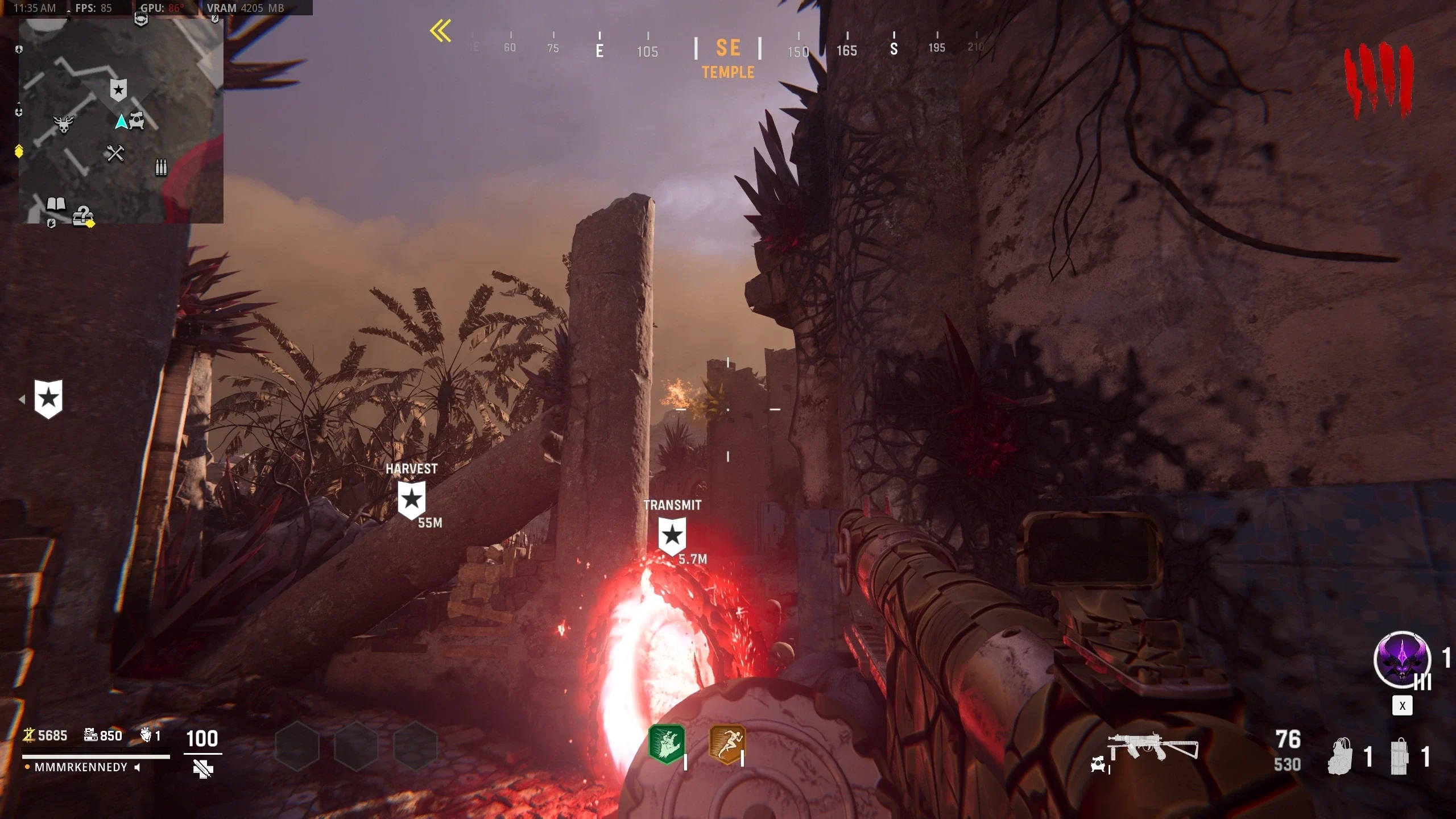
Task: Click the submachine gun weapon icon
Action: pos(1152,747)
